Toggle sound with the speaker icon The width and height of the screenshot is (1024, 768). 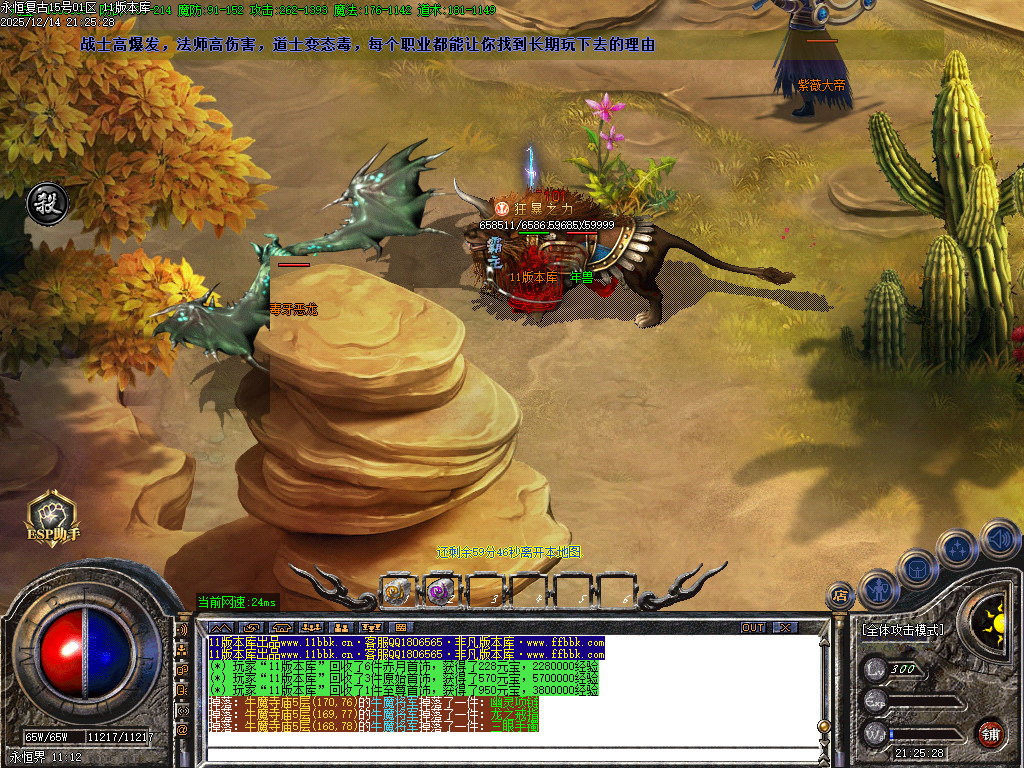(998, 540)
